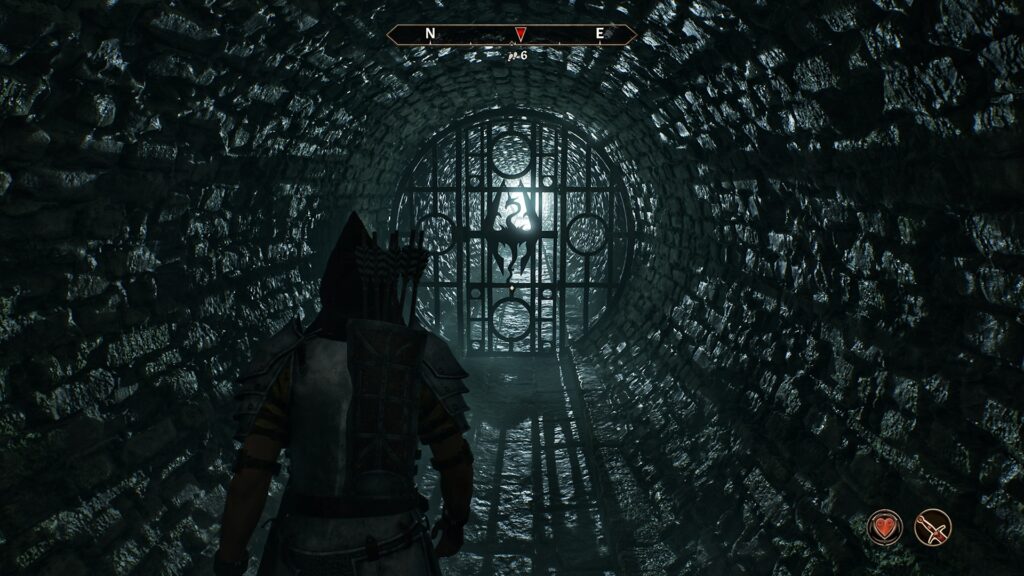Screen dimensions: 1024x576
Task: Click the red heart health icon
Action: 884,527
